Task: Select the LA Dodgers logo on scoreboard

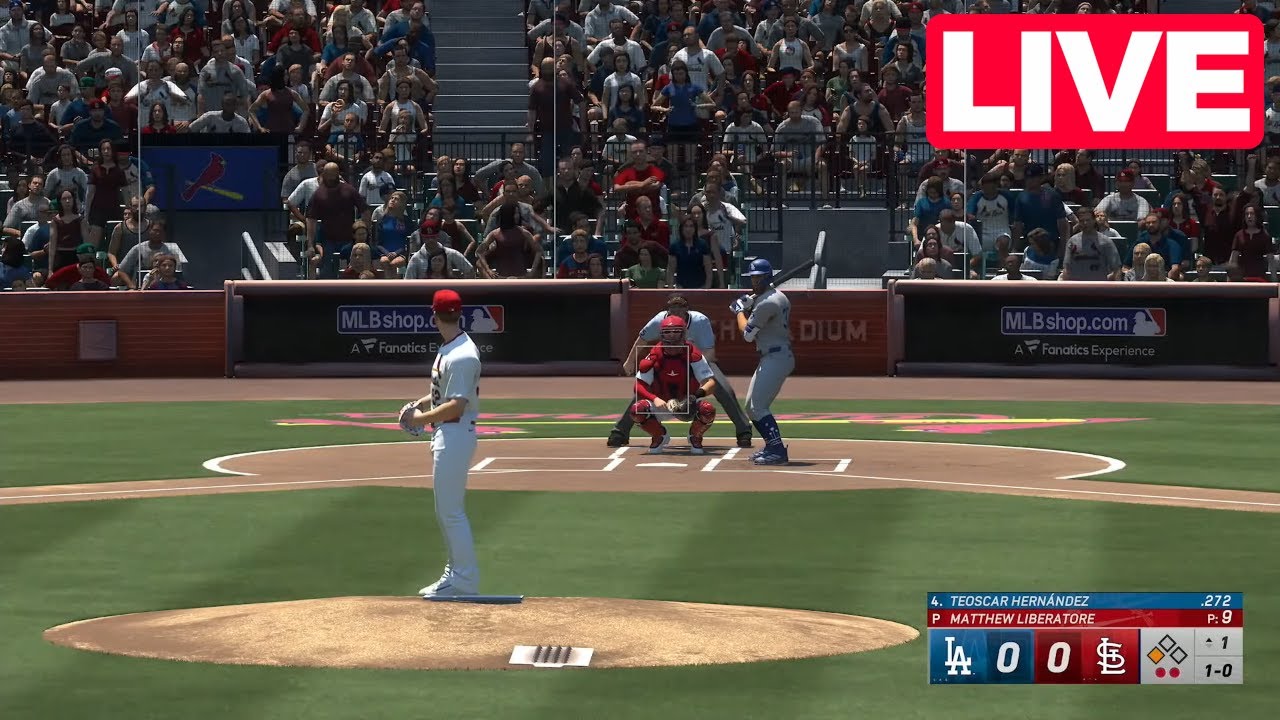Action: [x=958, y=656]
